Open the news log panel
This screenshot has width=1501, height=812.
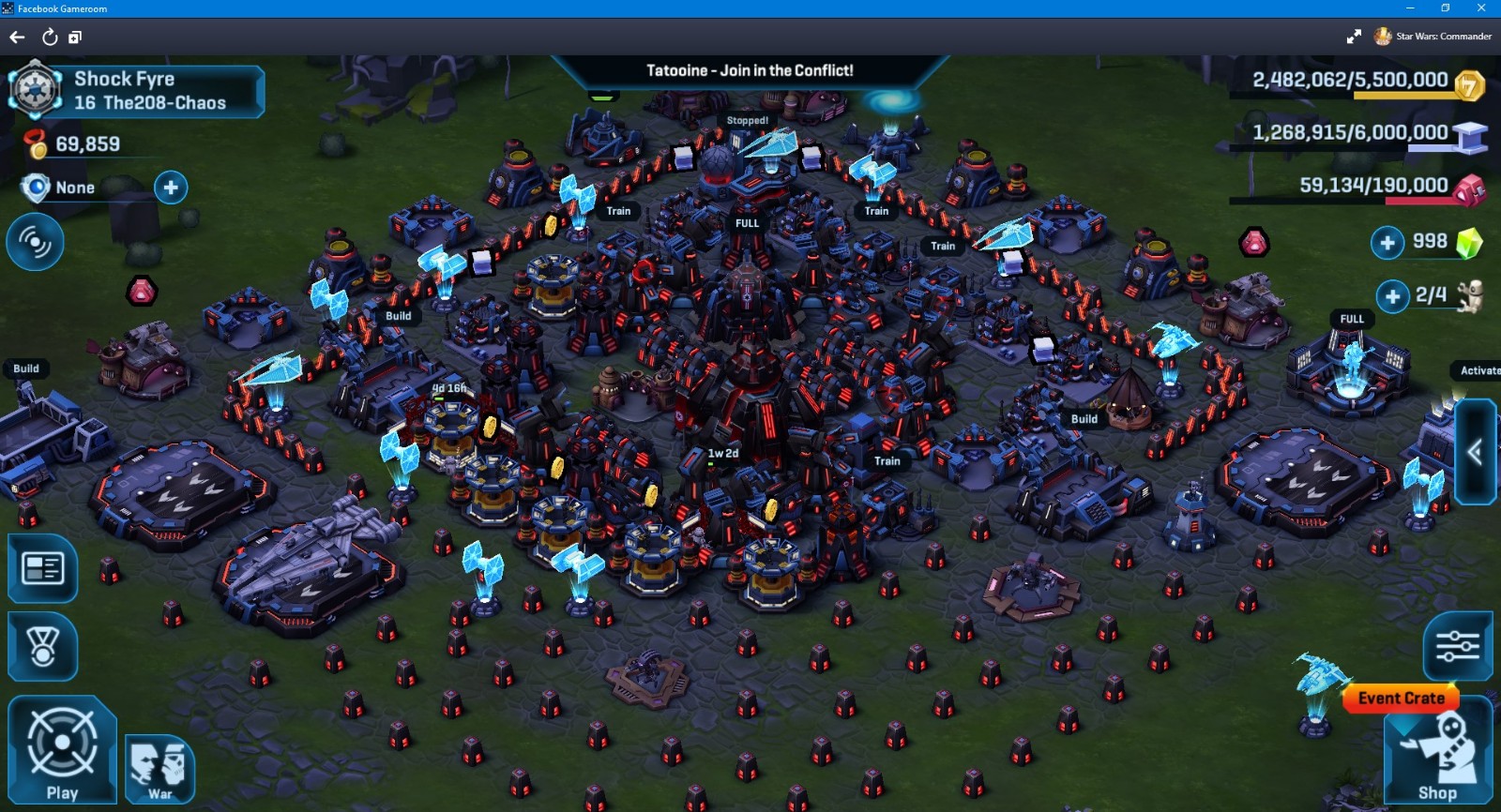(x=42, y=568)
